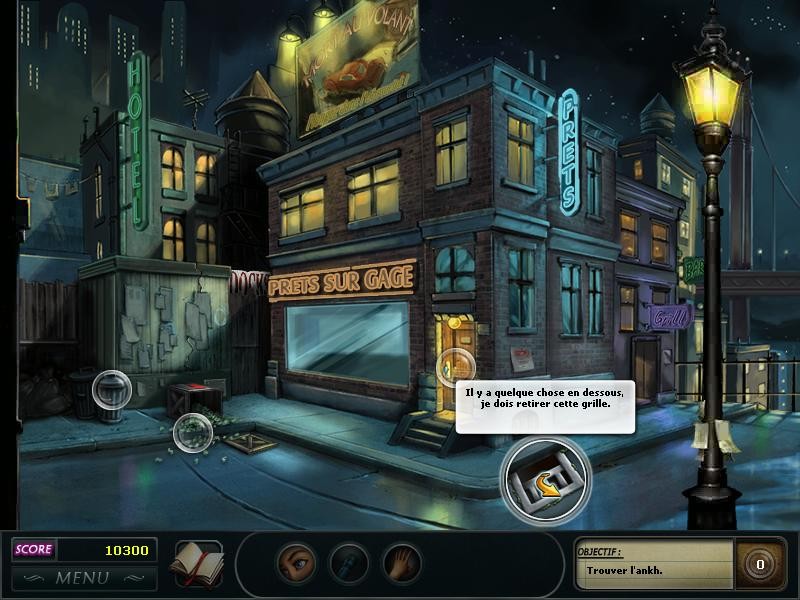Click the round hint counter button
Image resolution: width=800 pixels, height=600 pixels.
pyautogui.click(x=760, y=564)
